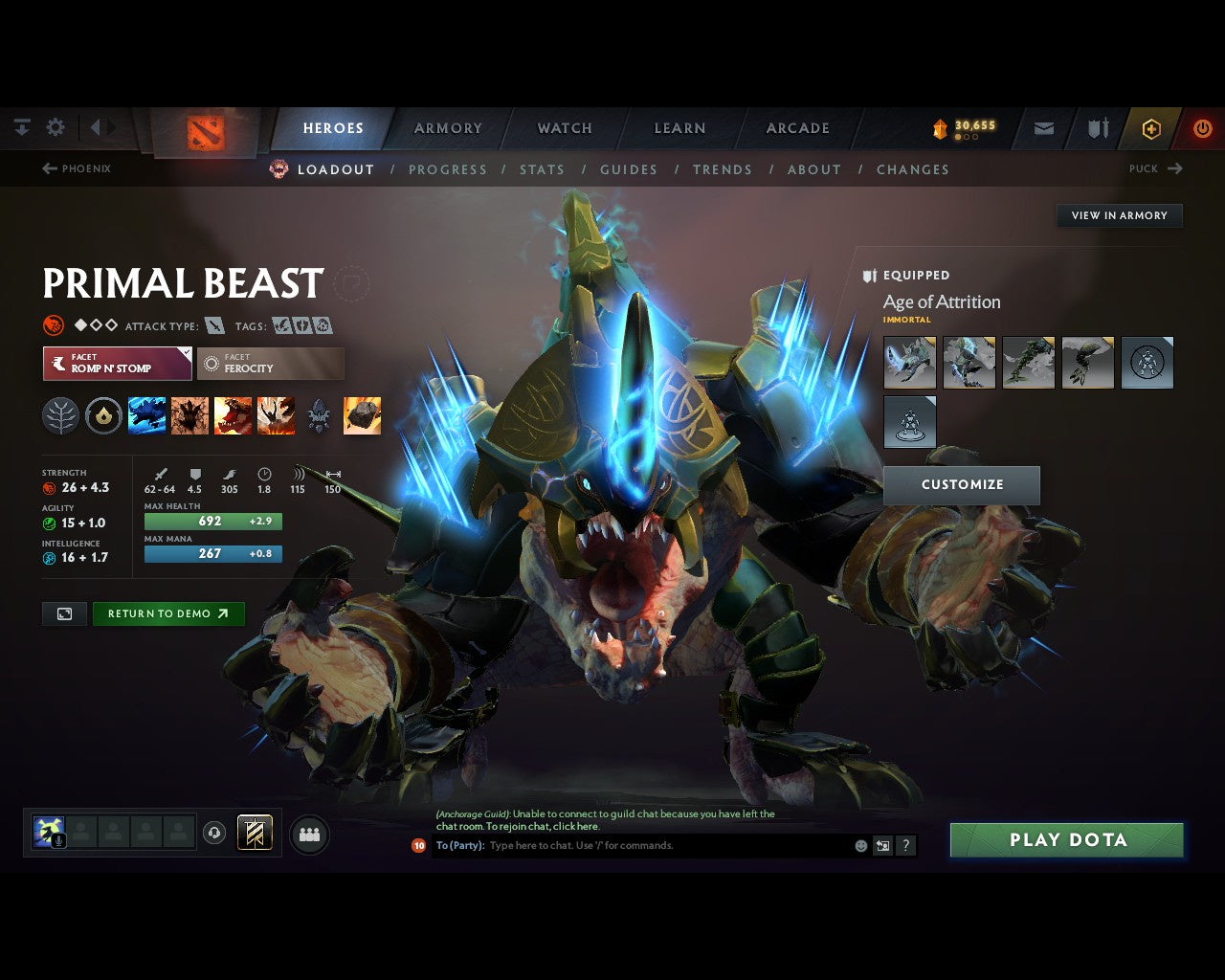View the Trends section
Image resolution: width=1225 pixels, height=980 pixels.
[723, 169]
